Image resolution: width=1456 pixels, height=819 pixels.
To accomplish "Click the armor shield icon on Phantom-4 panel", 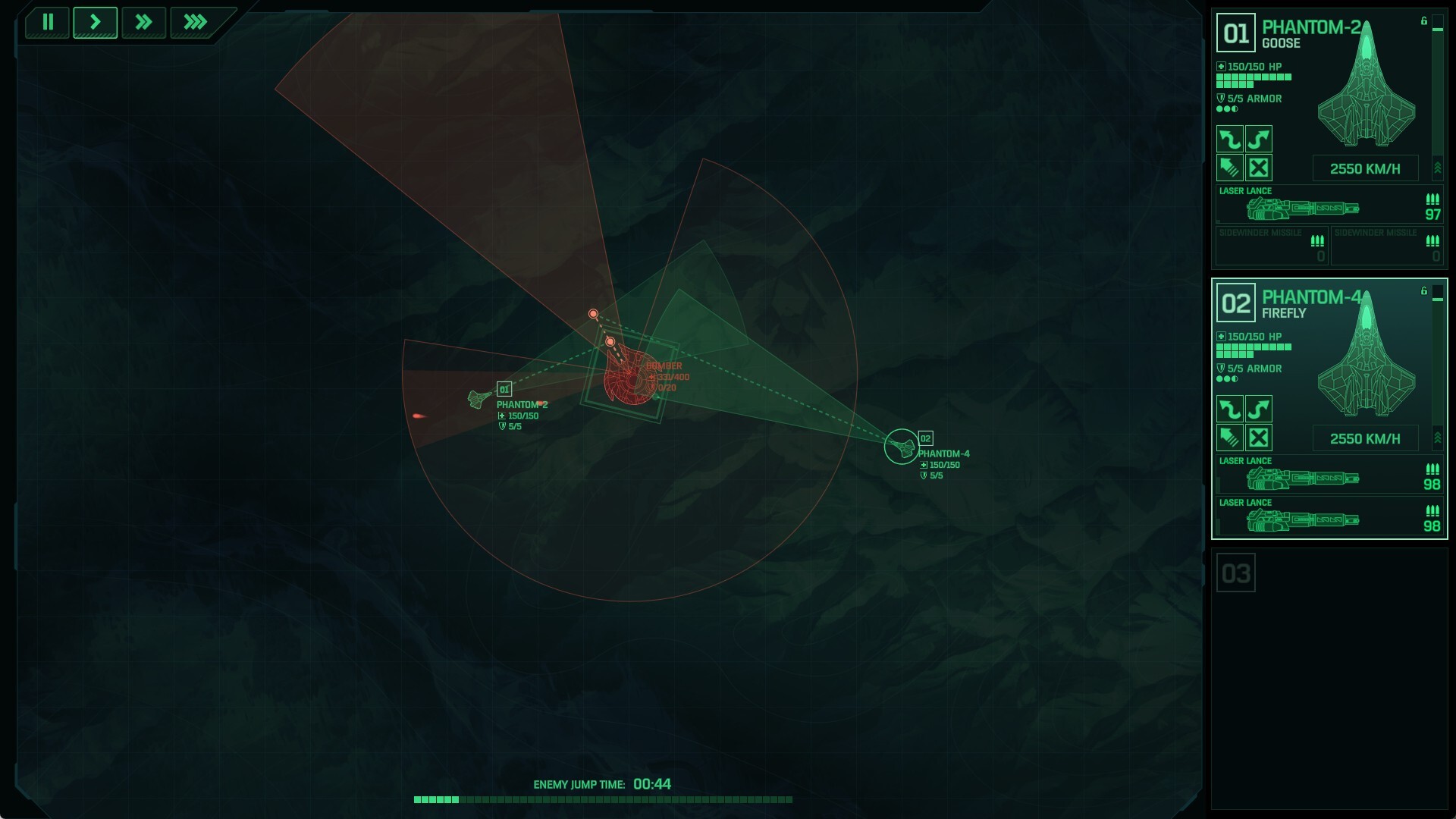I will (1221, 369).
